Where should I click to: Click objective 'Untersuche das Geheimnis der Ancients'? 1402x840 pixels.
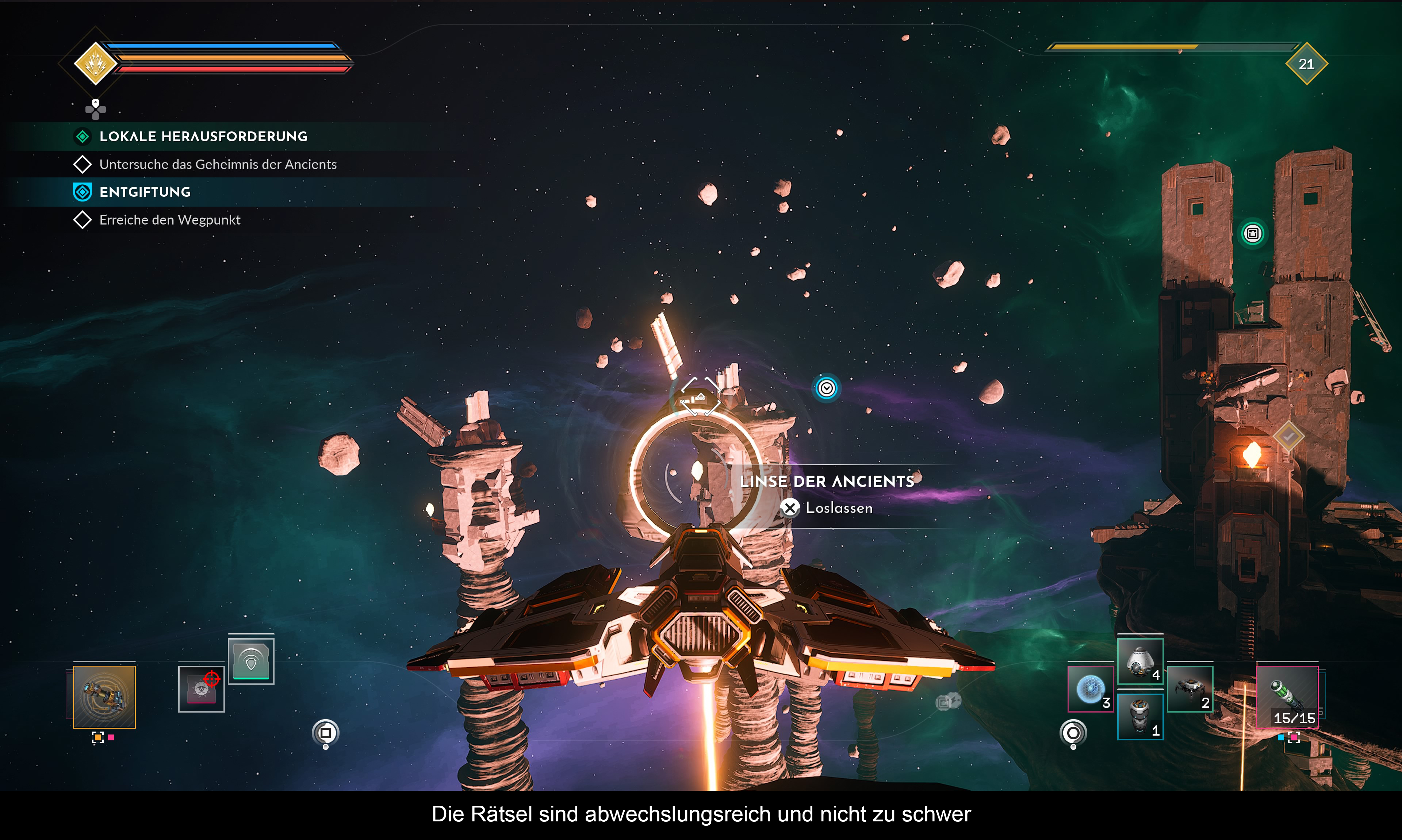[x=217, y=164]
